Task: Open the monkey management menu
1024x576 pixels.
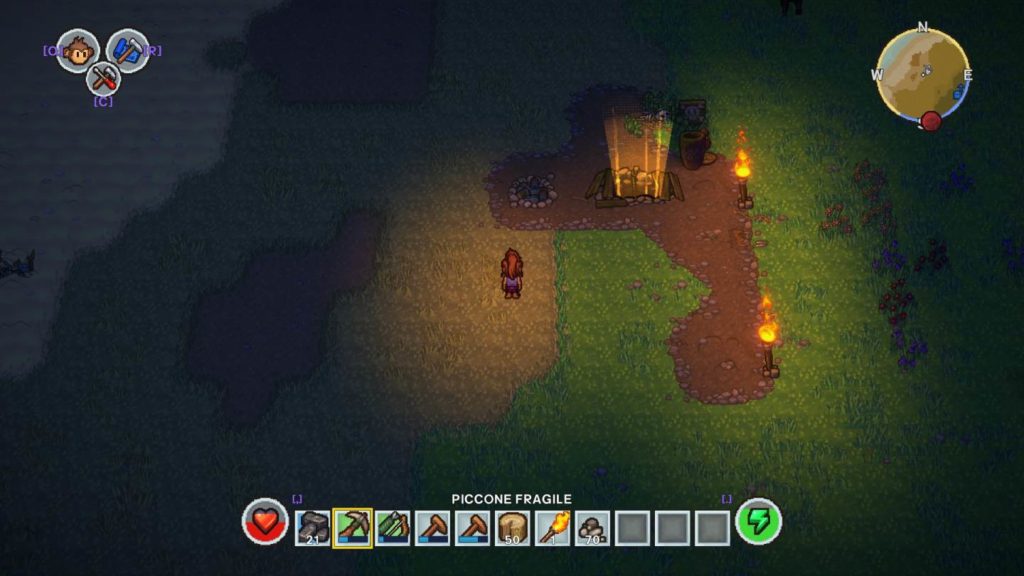Action: tap(77, 50)
